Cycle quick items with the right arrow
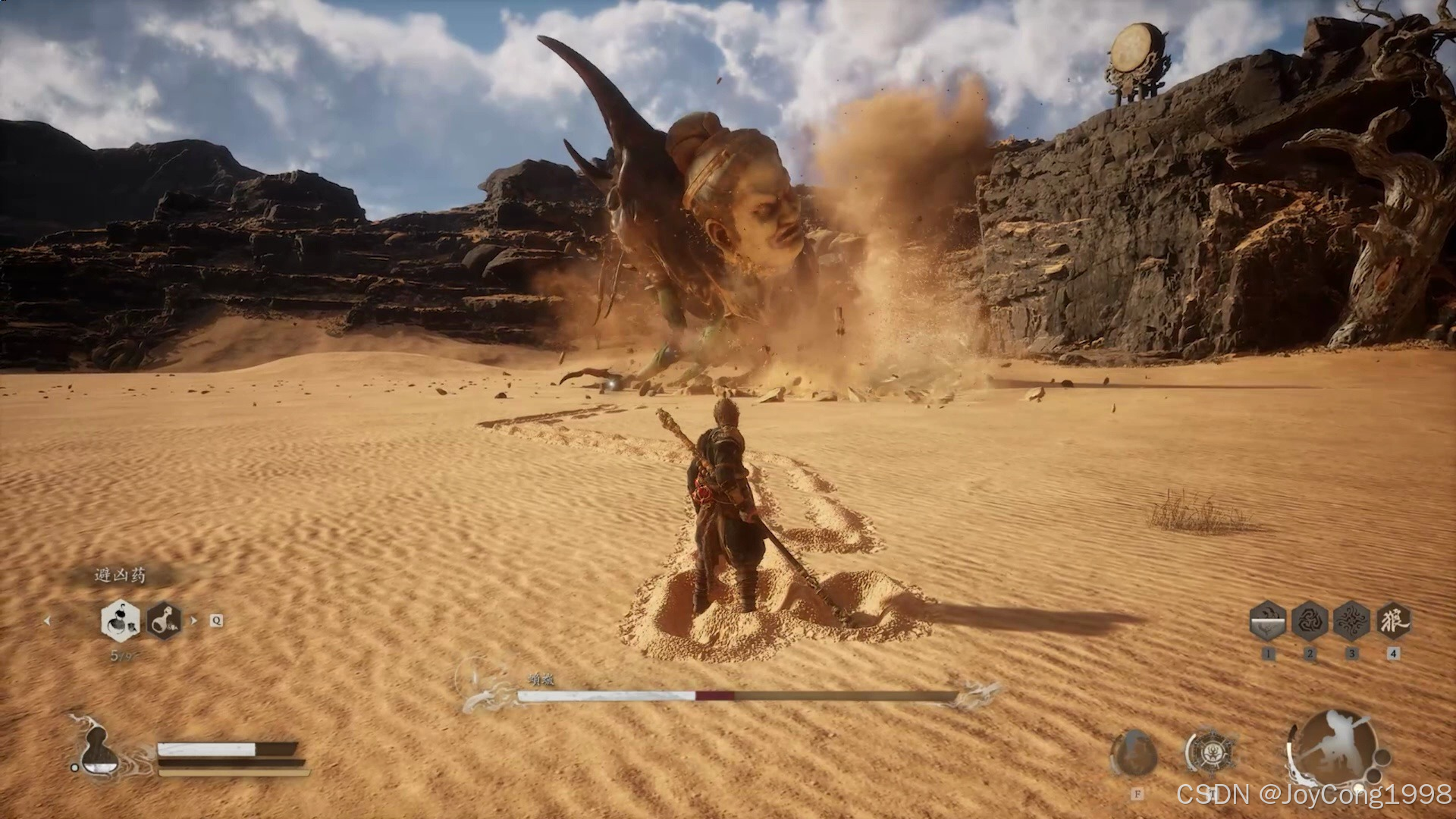1456x819 pixels. (193, 620)
